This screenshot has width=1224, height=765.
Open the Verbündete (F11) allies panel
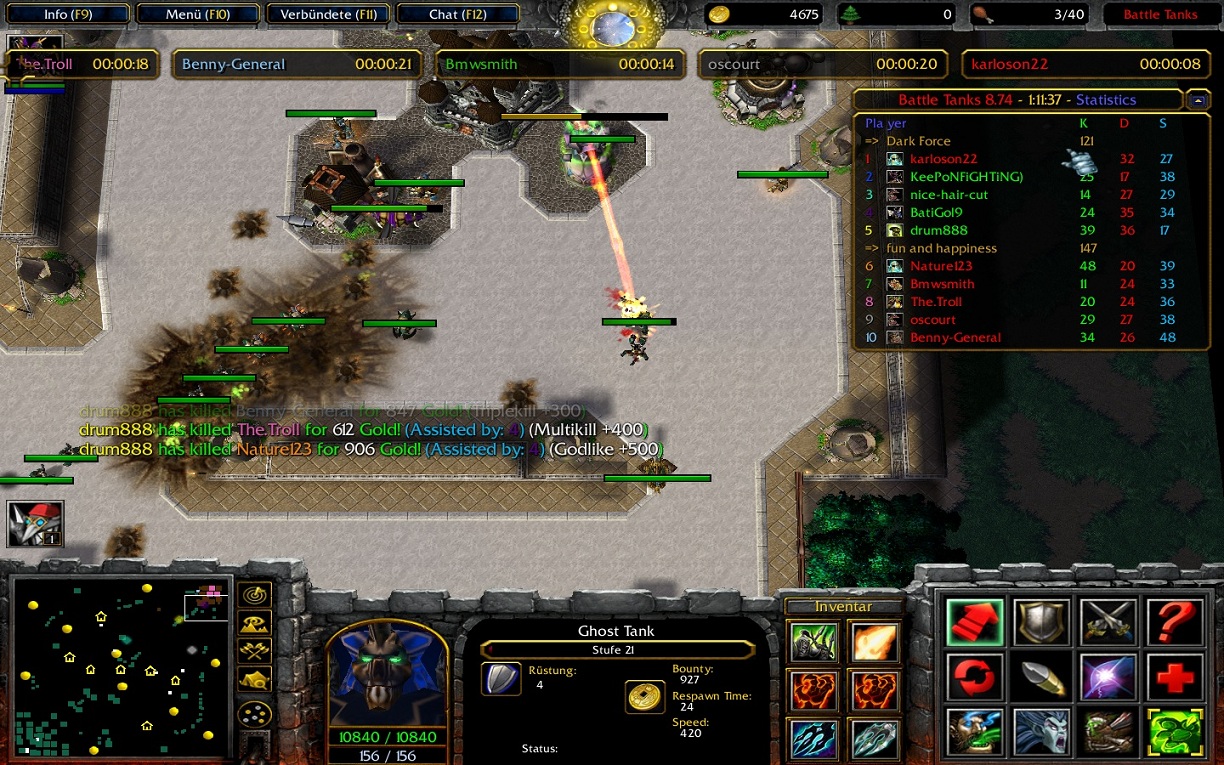pos(329,15)
